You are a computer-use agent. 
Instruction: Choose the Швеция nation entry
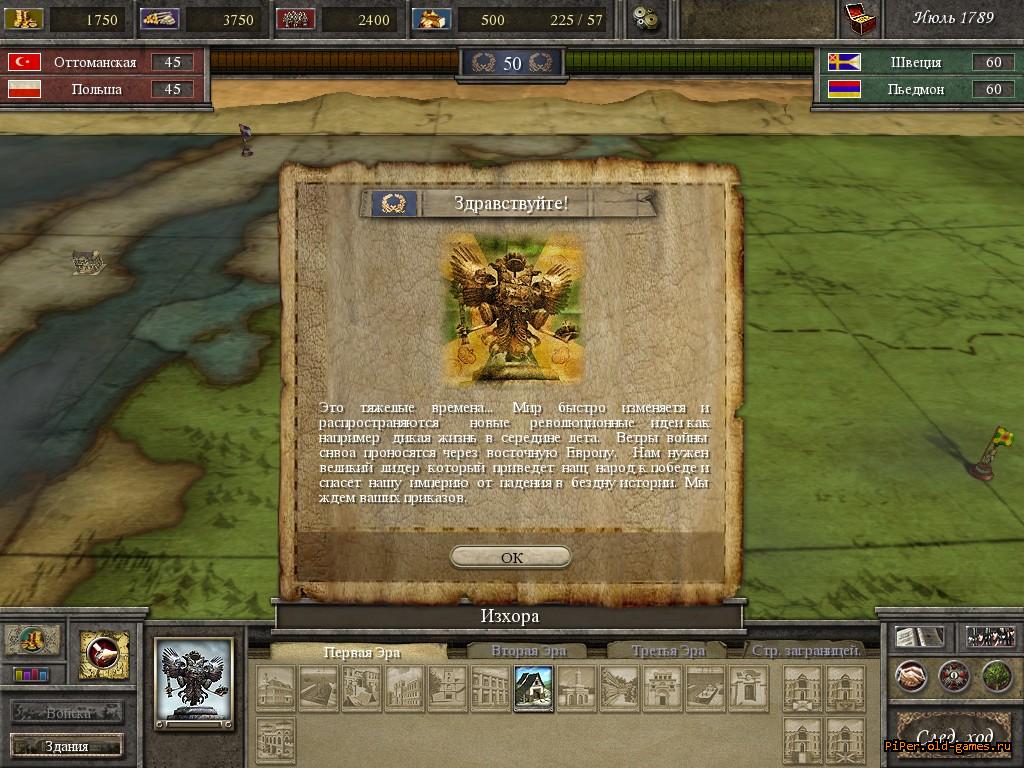click(915, 62)
